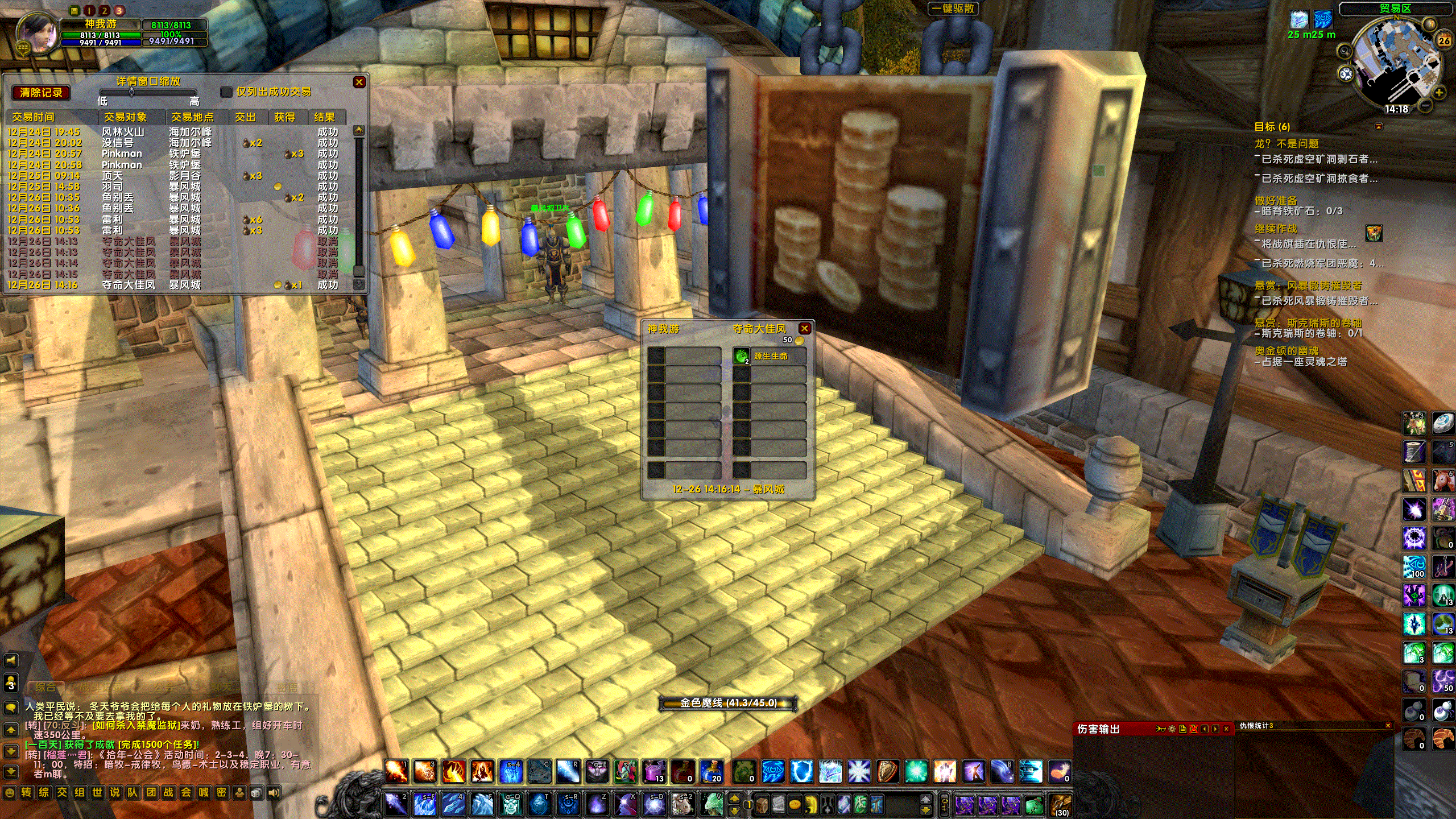Use the mana potion with 20 count
Viewport: 1456px width, 819px height.
711,771
